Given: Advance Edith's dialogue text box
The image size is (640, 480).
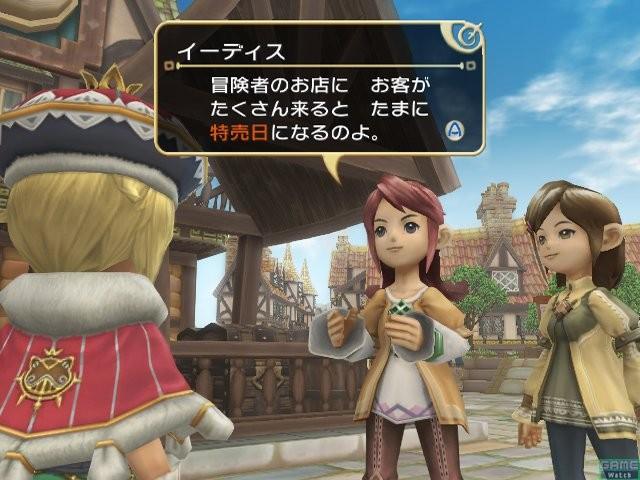Looking at the screenshot, I should pyautogui.click(x=454, y=131).
